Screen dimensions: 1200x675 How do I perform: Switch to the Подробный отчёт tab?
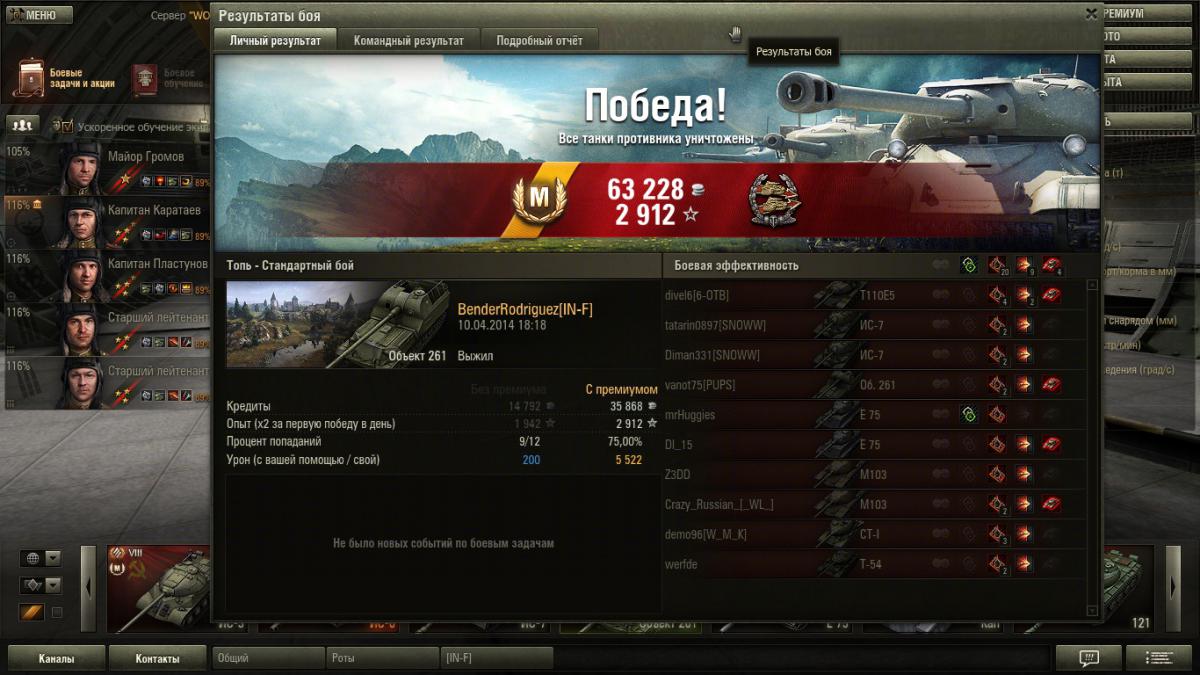coord(539,41)
